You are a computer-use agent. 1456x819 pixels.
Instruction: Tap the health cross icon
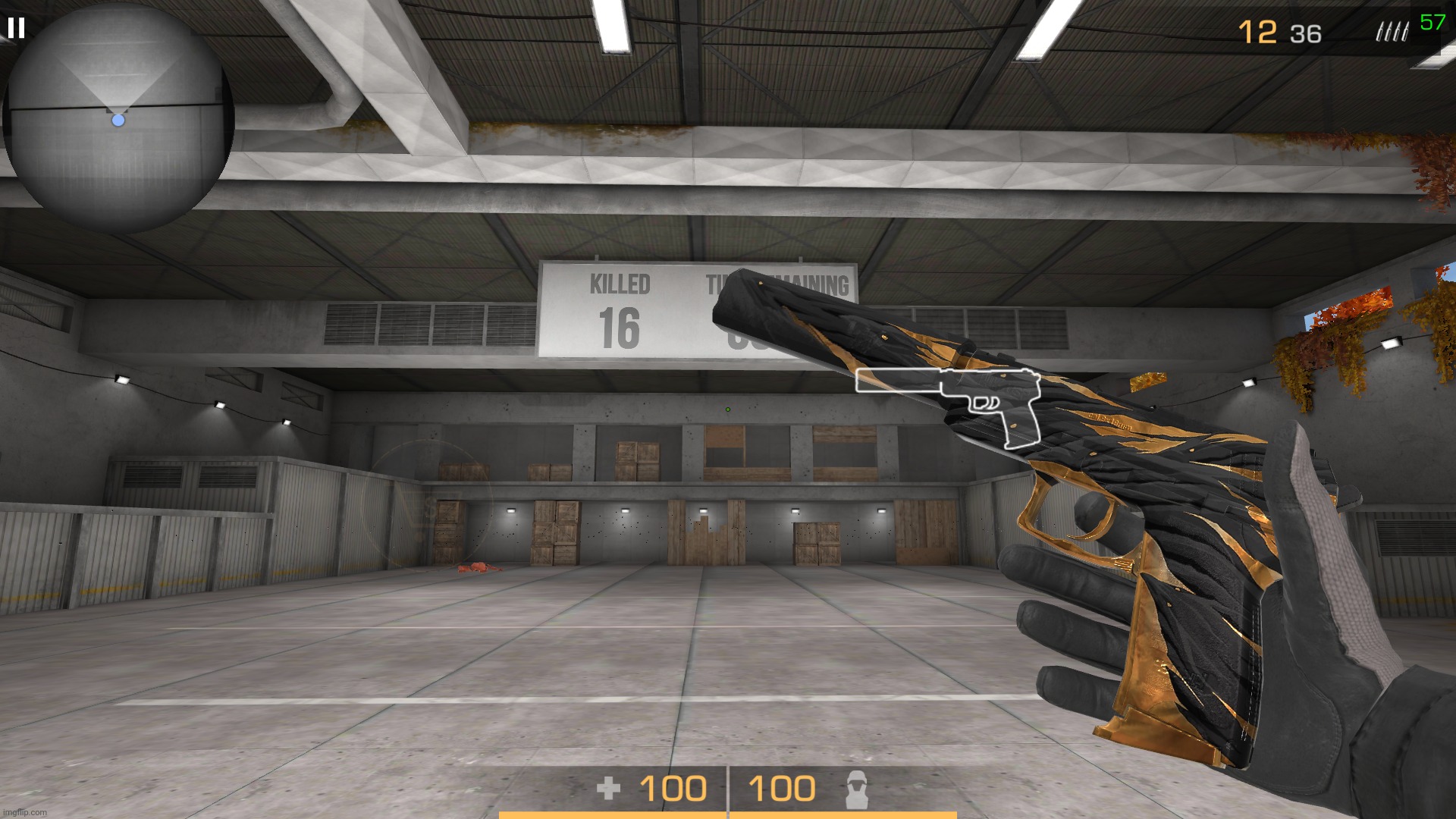point(610,789)
